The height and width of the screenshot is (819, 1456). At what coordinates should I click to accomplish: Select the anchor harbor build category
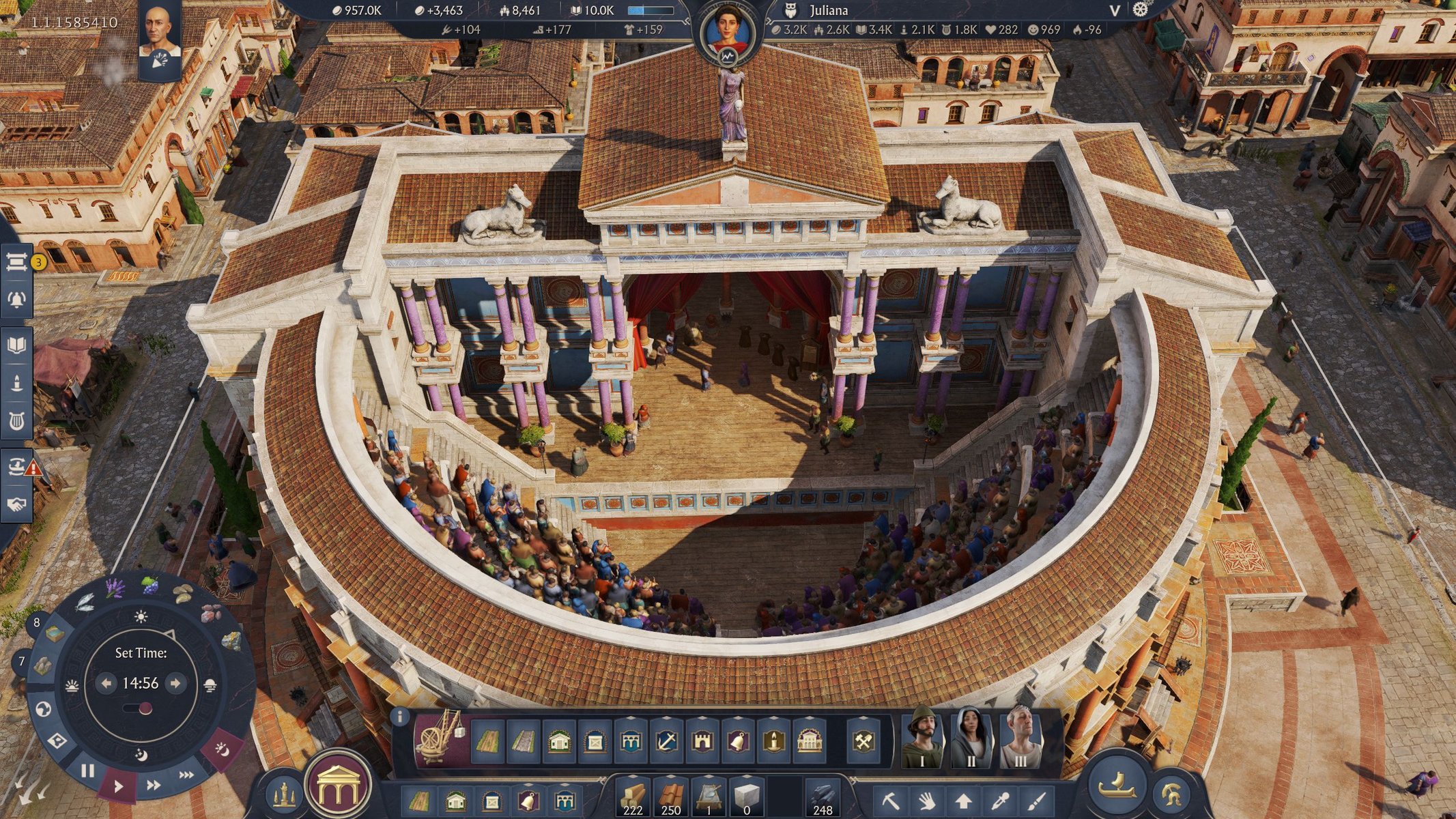[x=666, y=741]
